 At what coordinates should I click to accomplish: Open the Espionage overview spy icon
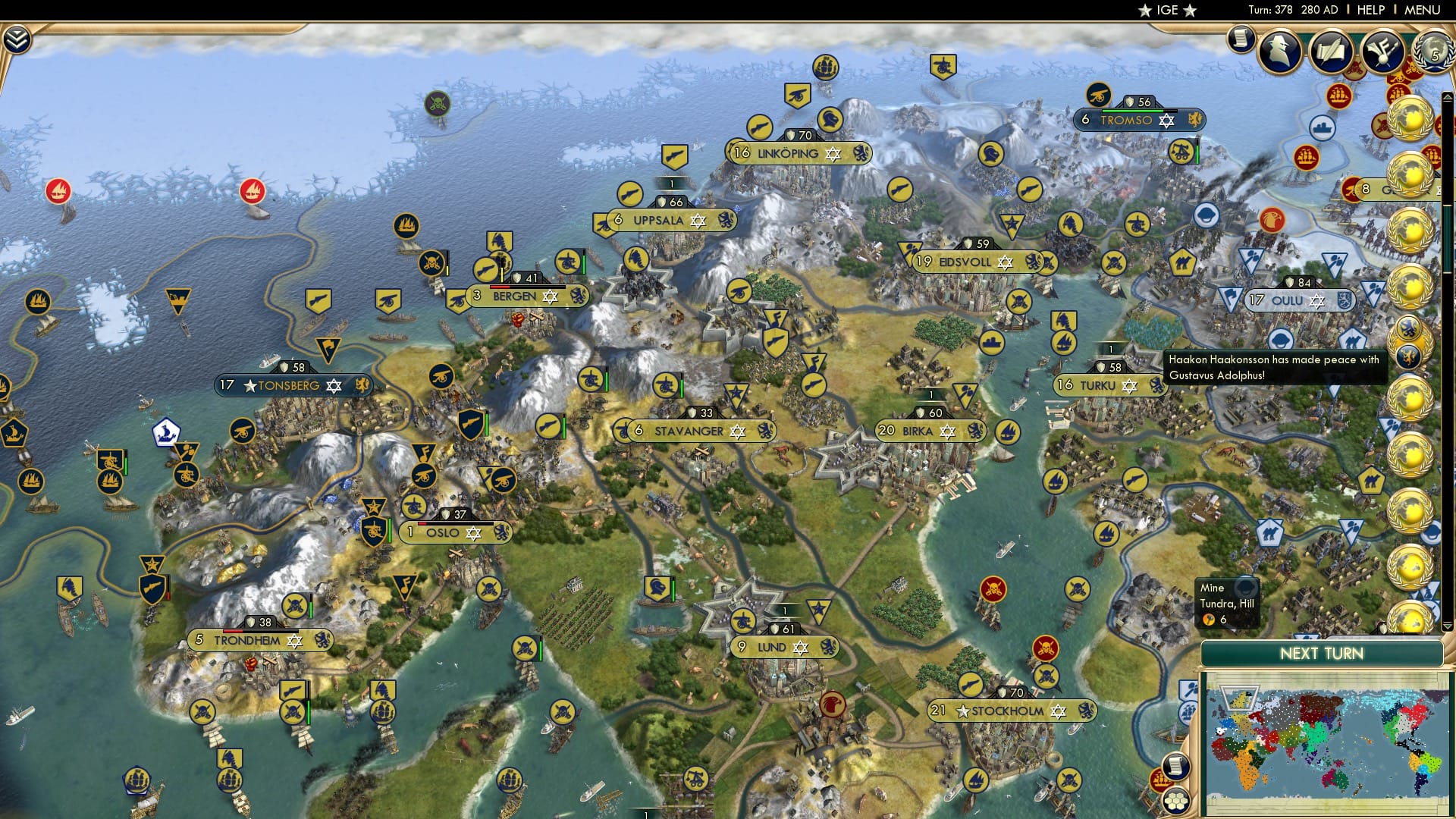(1279, 52)
